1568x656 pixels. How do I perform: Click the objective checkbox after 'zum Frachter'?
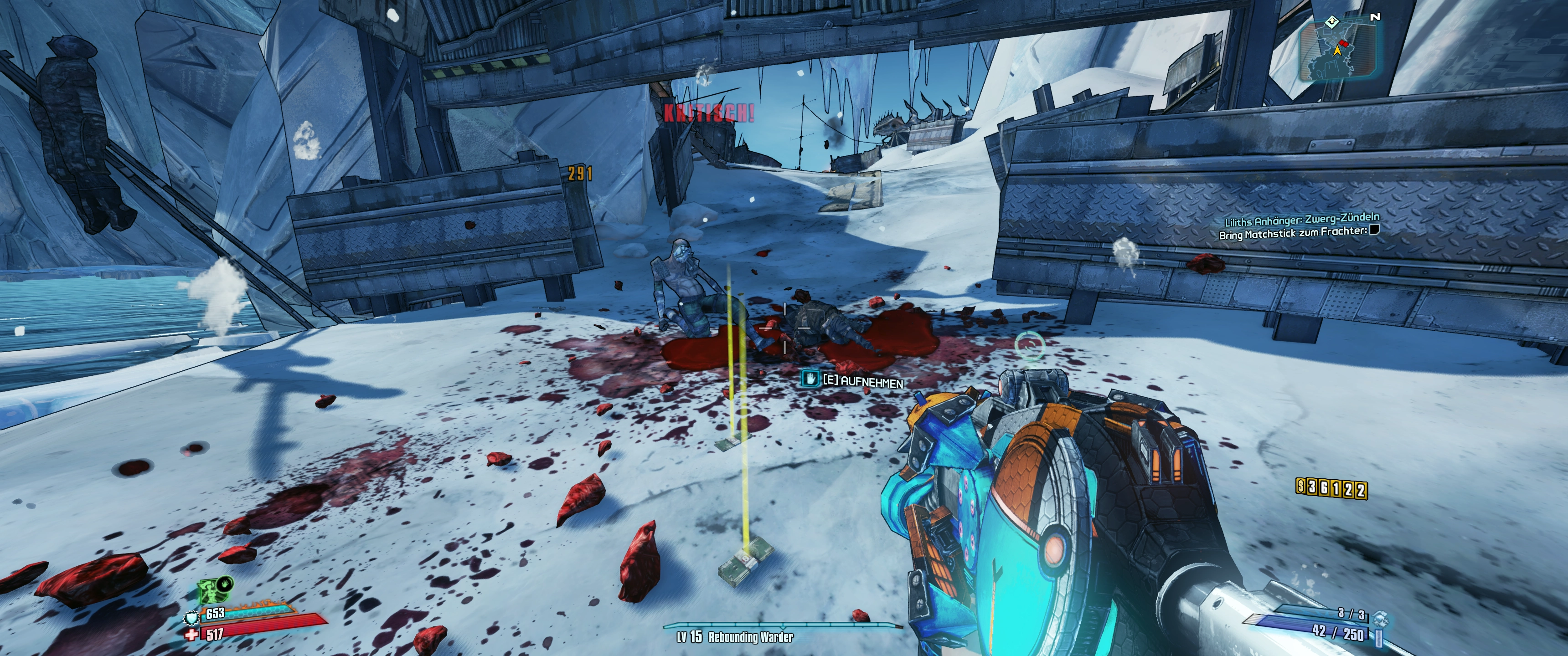(1373, 230)
